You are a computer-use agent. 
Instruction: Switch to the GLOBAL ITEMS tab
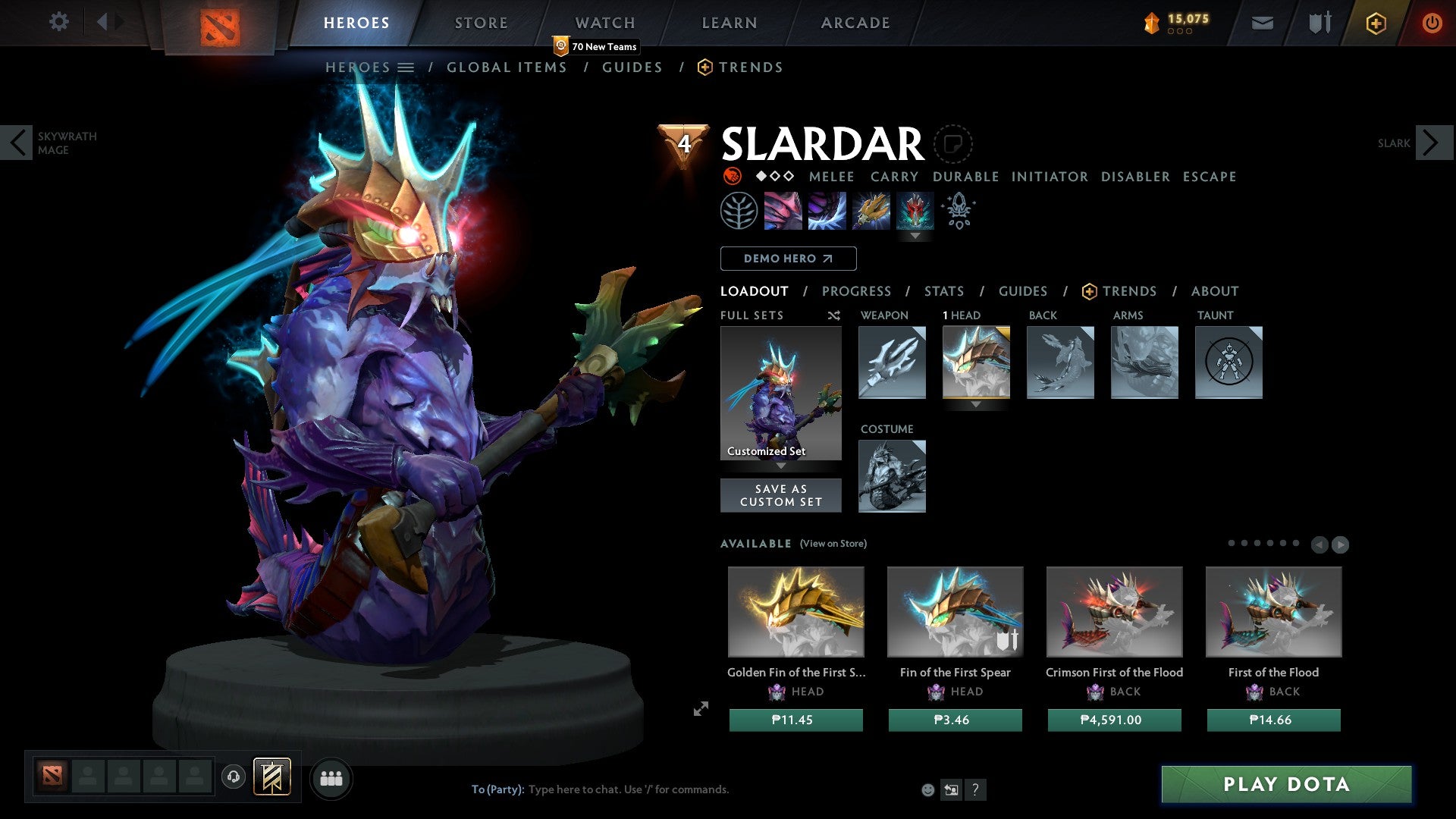coord(507,67)
